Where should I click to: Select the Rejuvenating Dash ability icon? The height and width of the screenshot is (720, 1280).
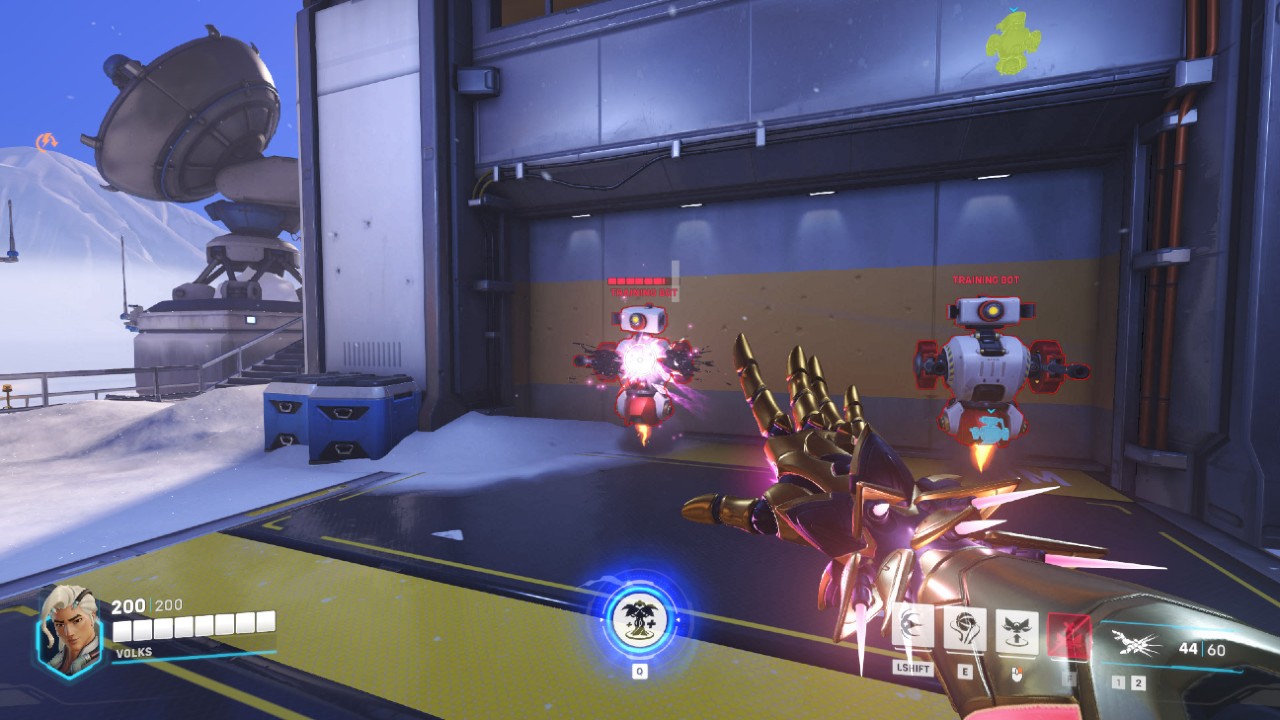click(913, 626)
